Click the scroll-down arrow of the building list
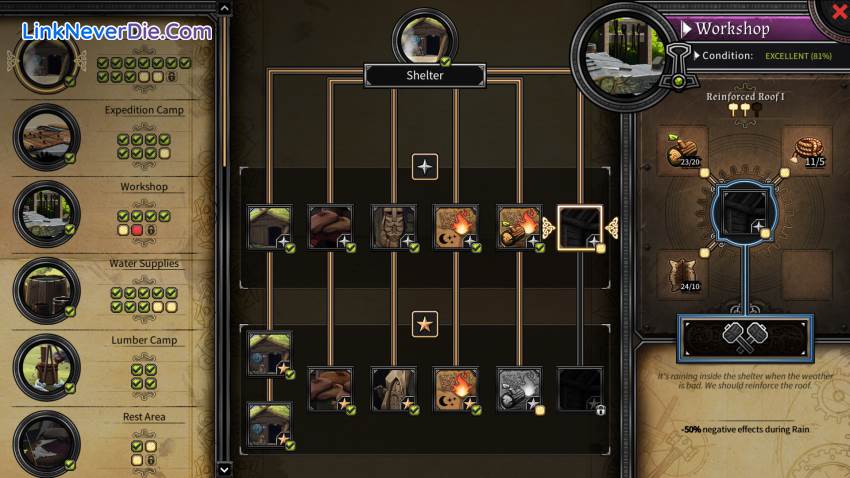 pyautogui.click(x=224, y=468)
